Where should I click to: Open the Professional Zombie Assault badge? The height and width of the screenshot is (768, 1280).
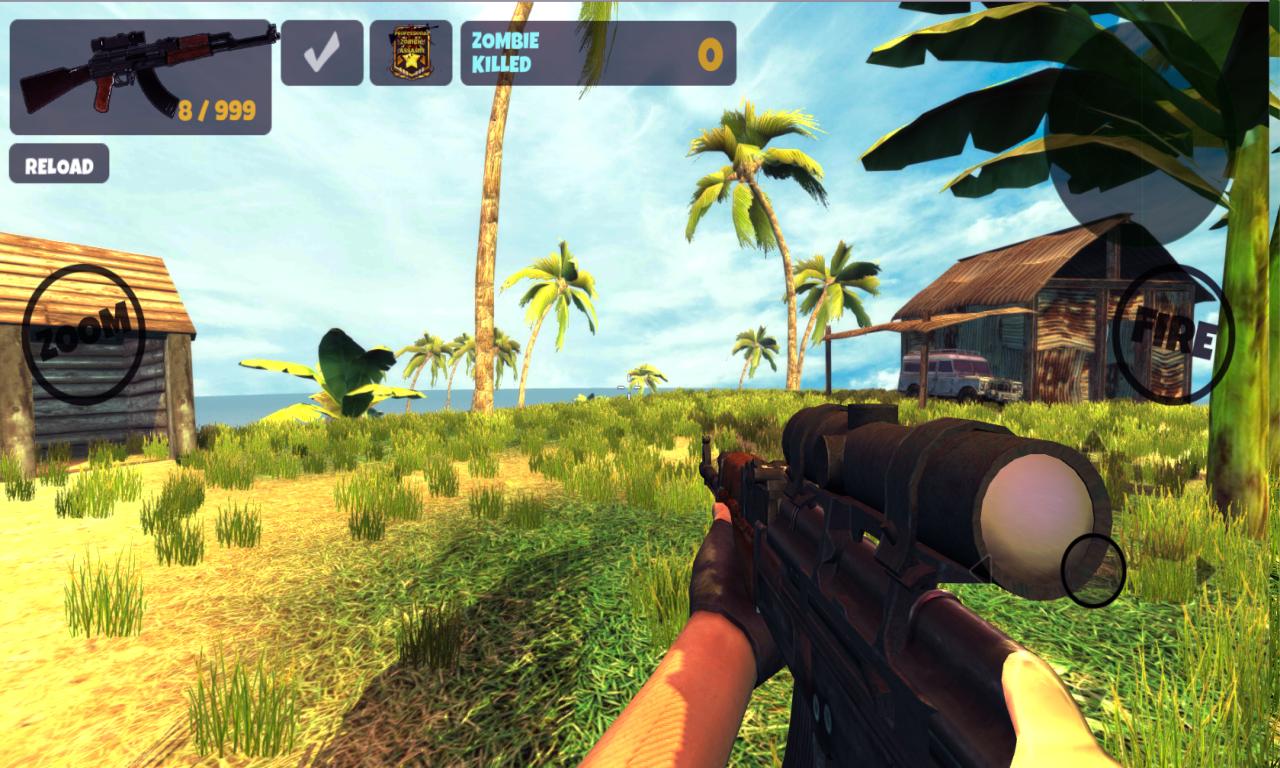tap(410, 50)
